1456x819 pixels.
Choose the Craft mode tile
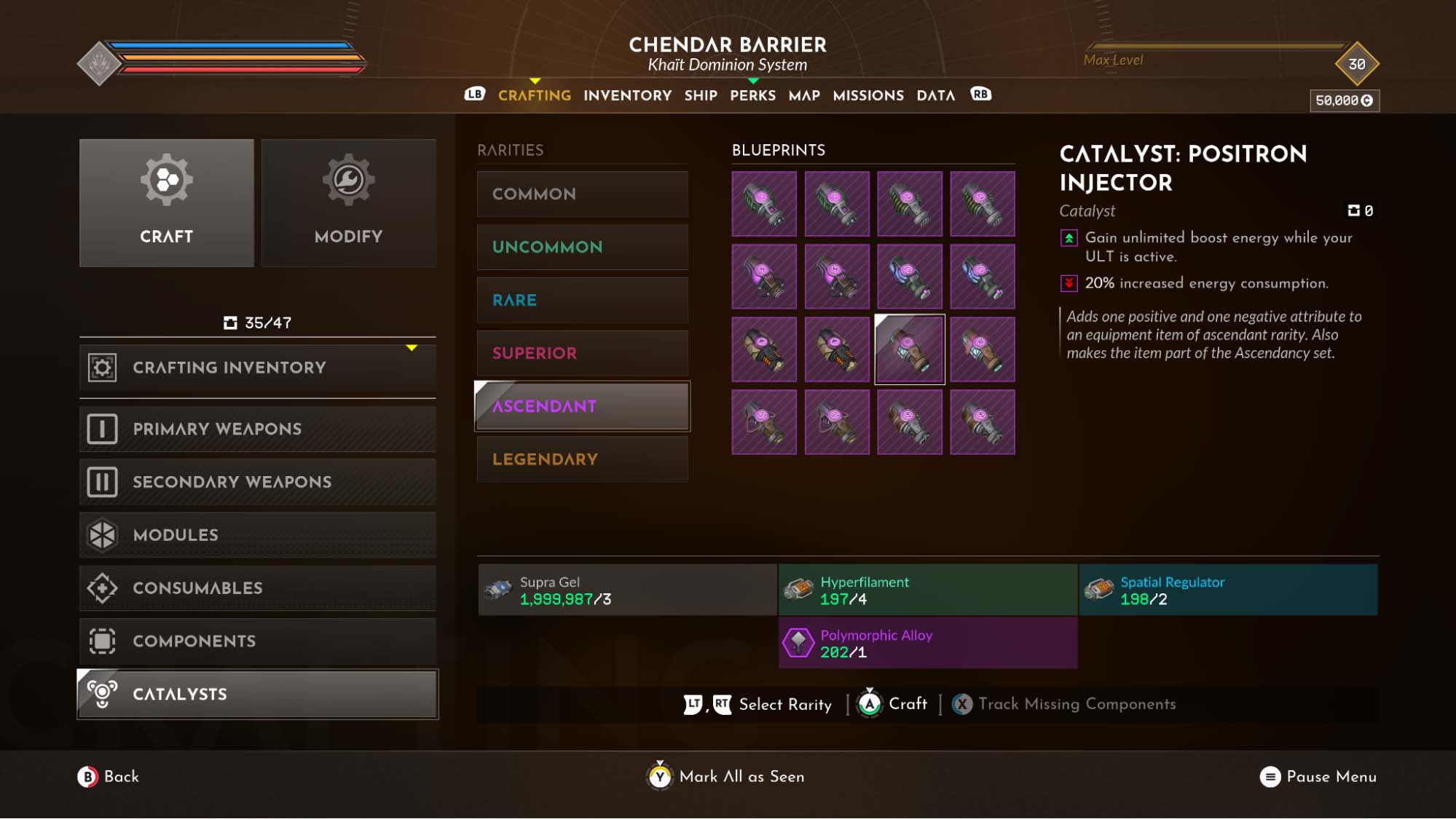166,203
